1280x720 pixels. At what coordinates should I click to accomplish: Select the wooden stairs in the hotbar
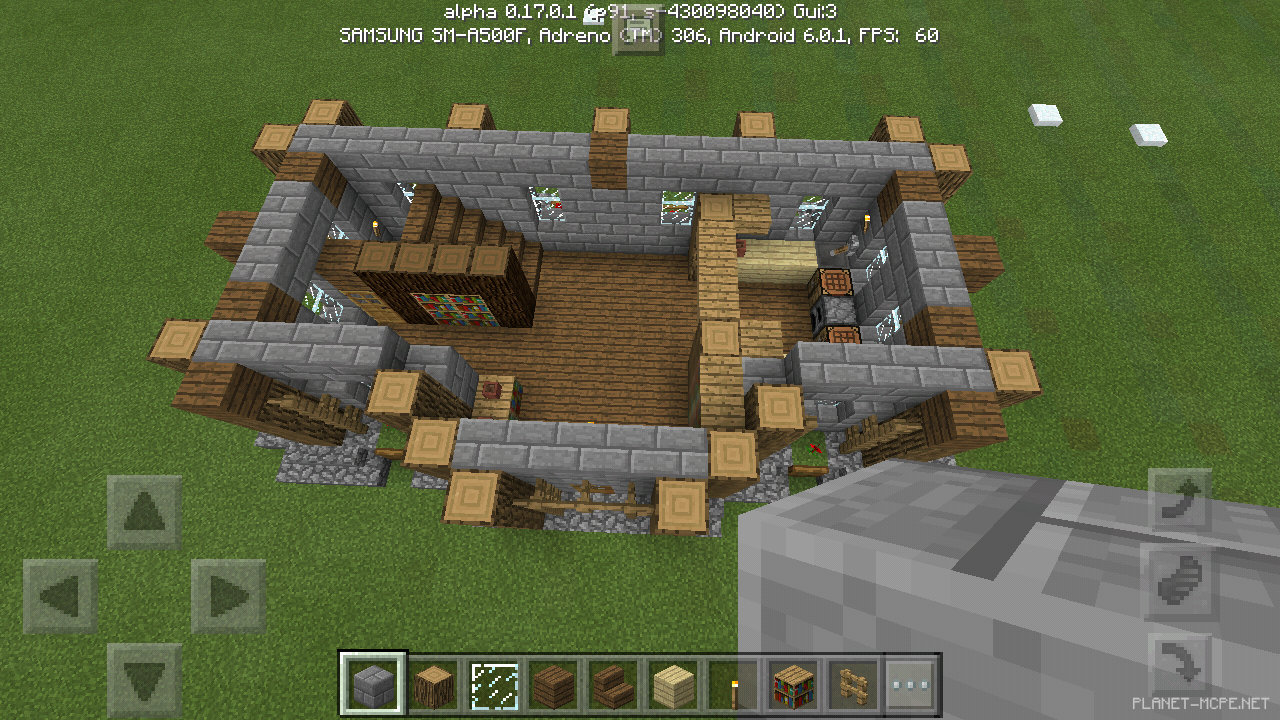click(613, 685)
